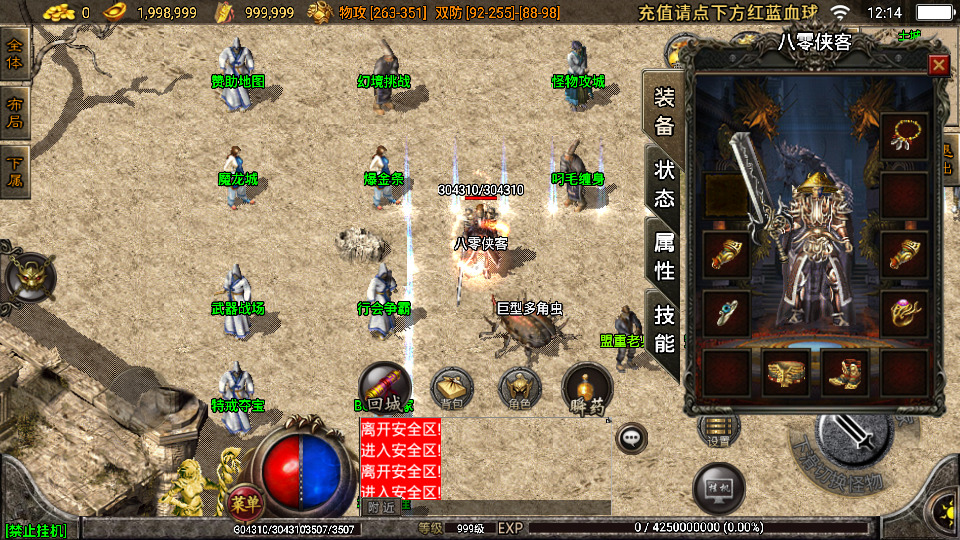
Task: Open the 设置 settings button
Action: coord(718,432)
